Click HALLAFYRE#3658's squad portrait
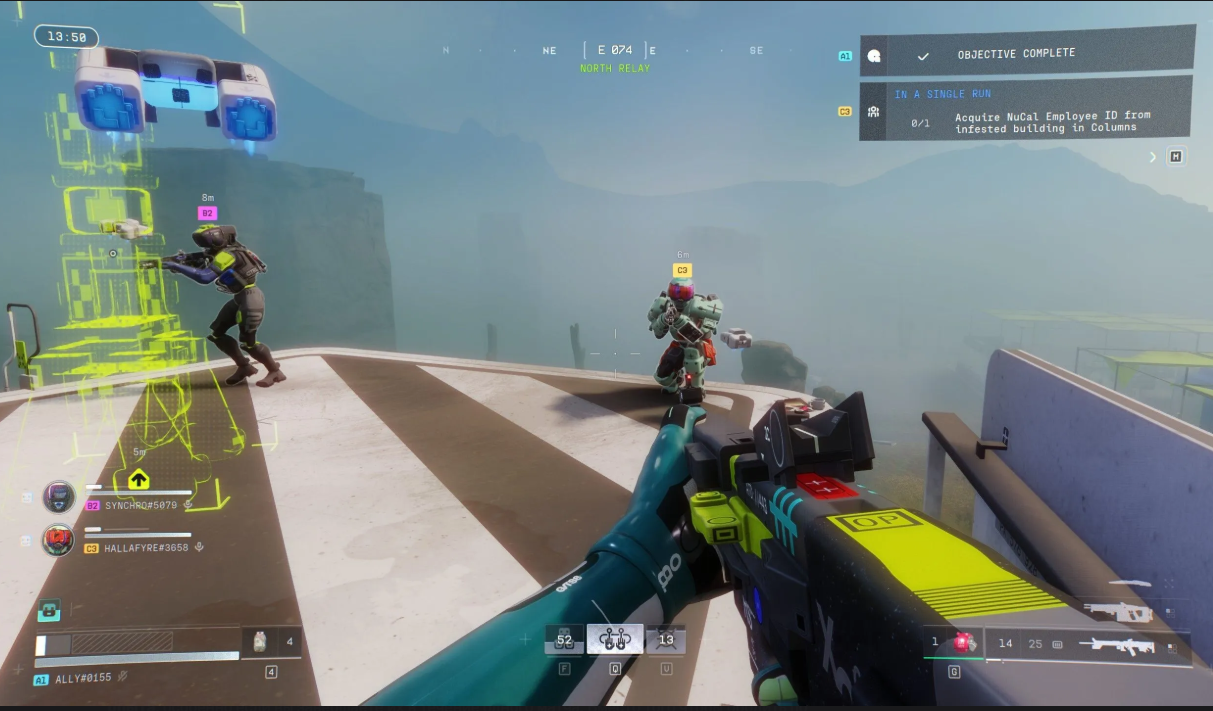 [59, 540]
